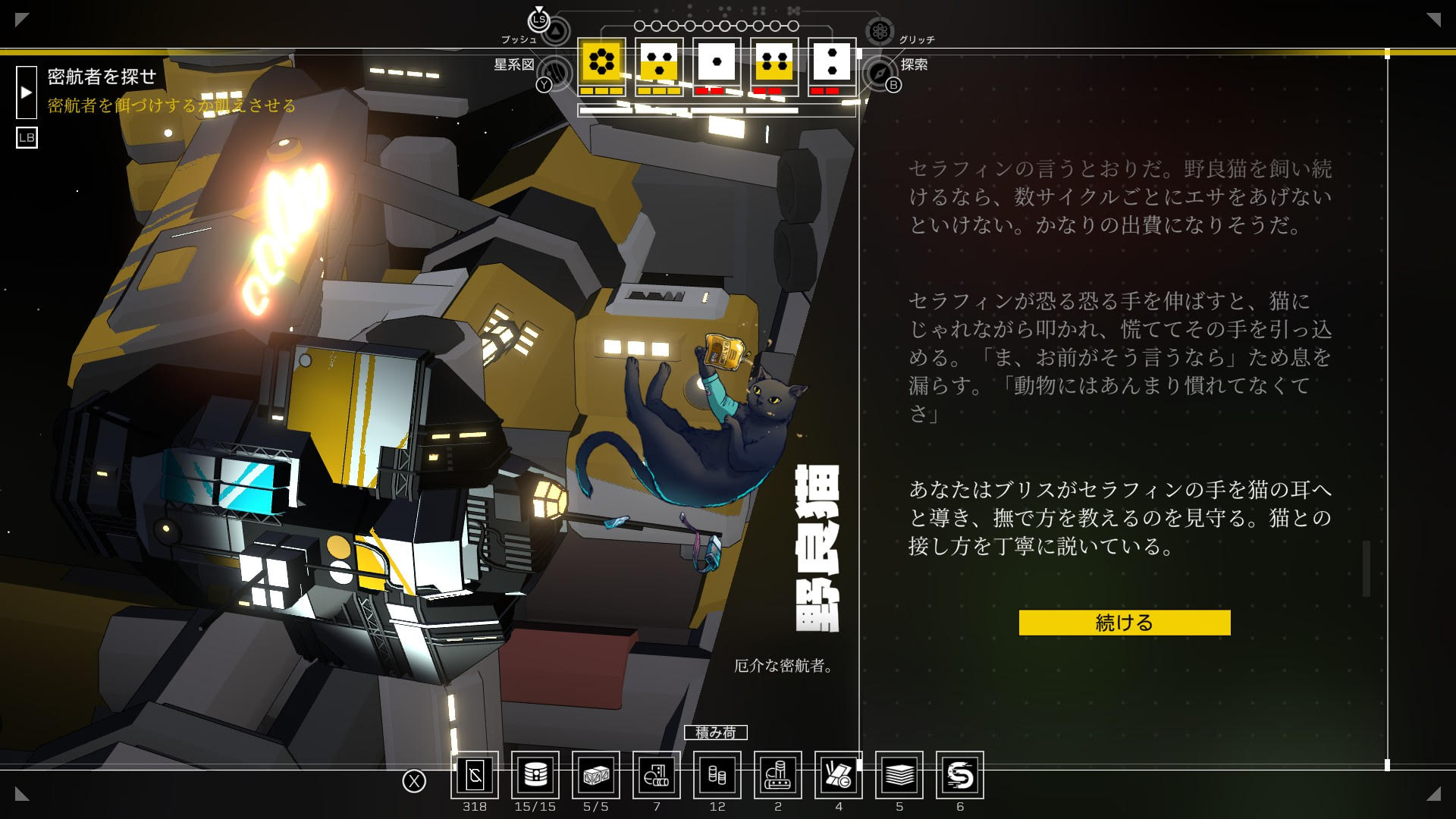Choose the die showing three pips
This screenshot has height=819, width=1456.
click(659, 61)
